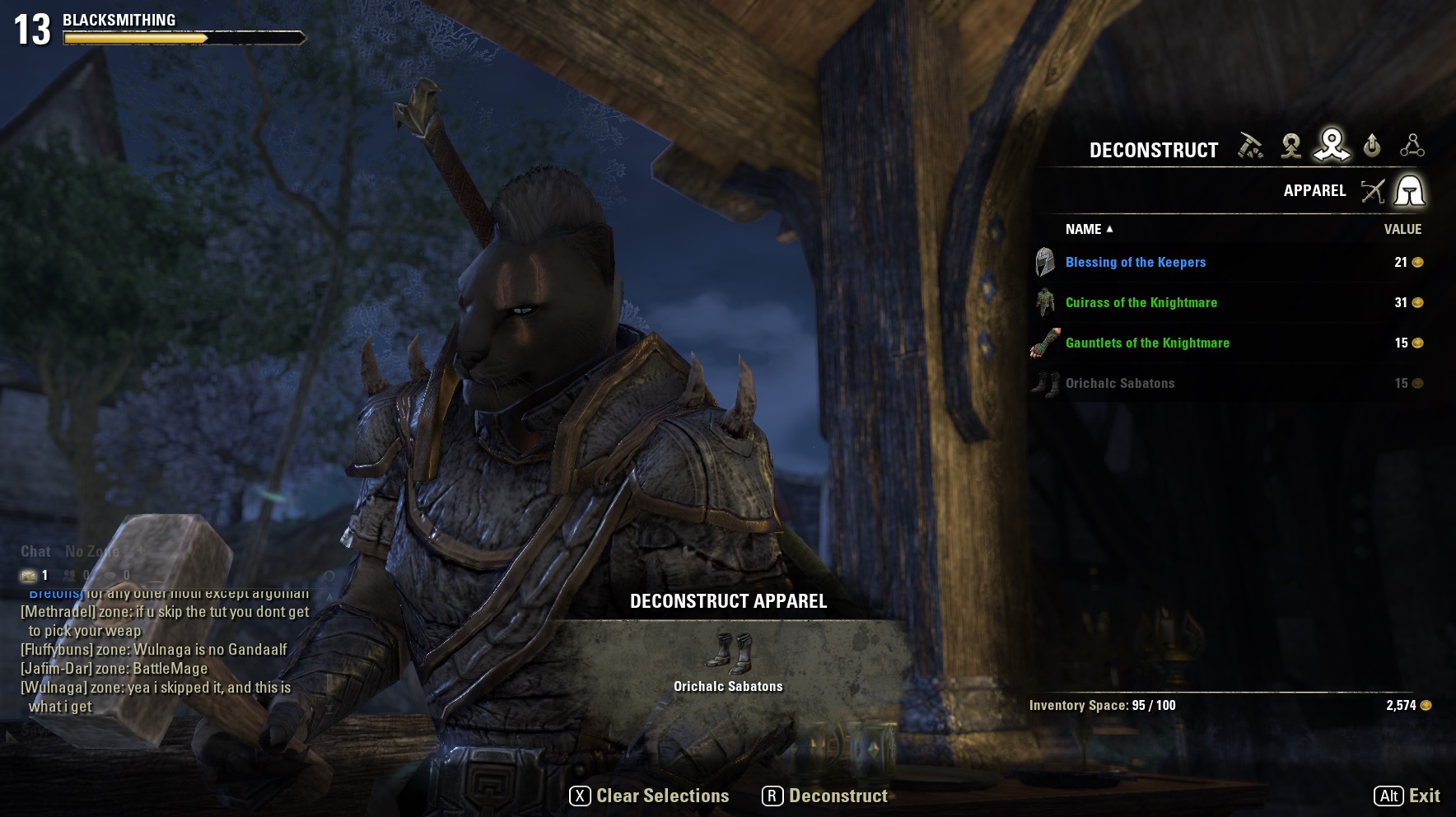Switch to the Research tab triangle icon
1456x817 pixels.
pyautogui.click(x=1412, y=147)
